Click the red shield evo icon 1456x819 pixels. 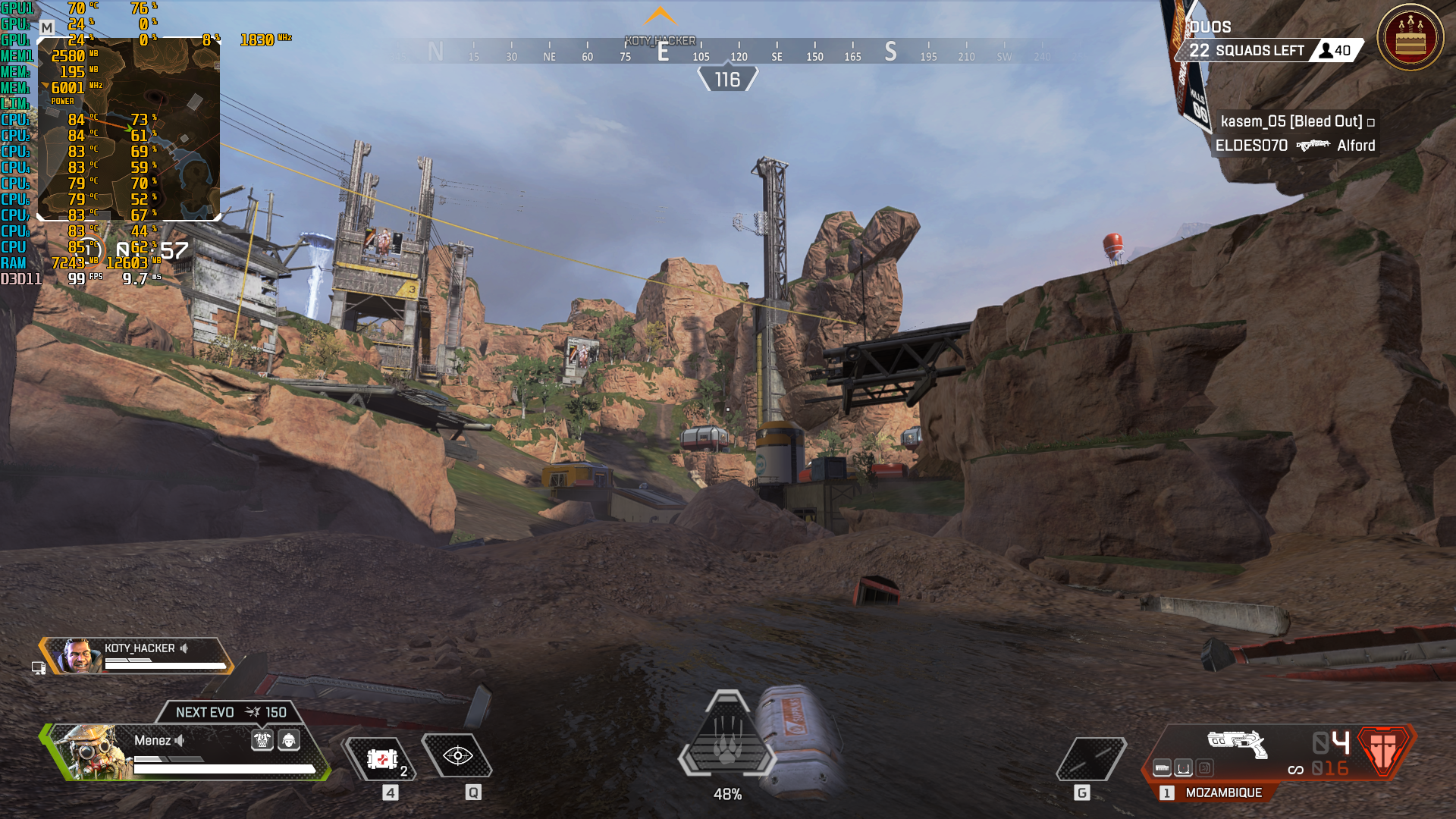click(x=1384, y=749)
